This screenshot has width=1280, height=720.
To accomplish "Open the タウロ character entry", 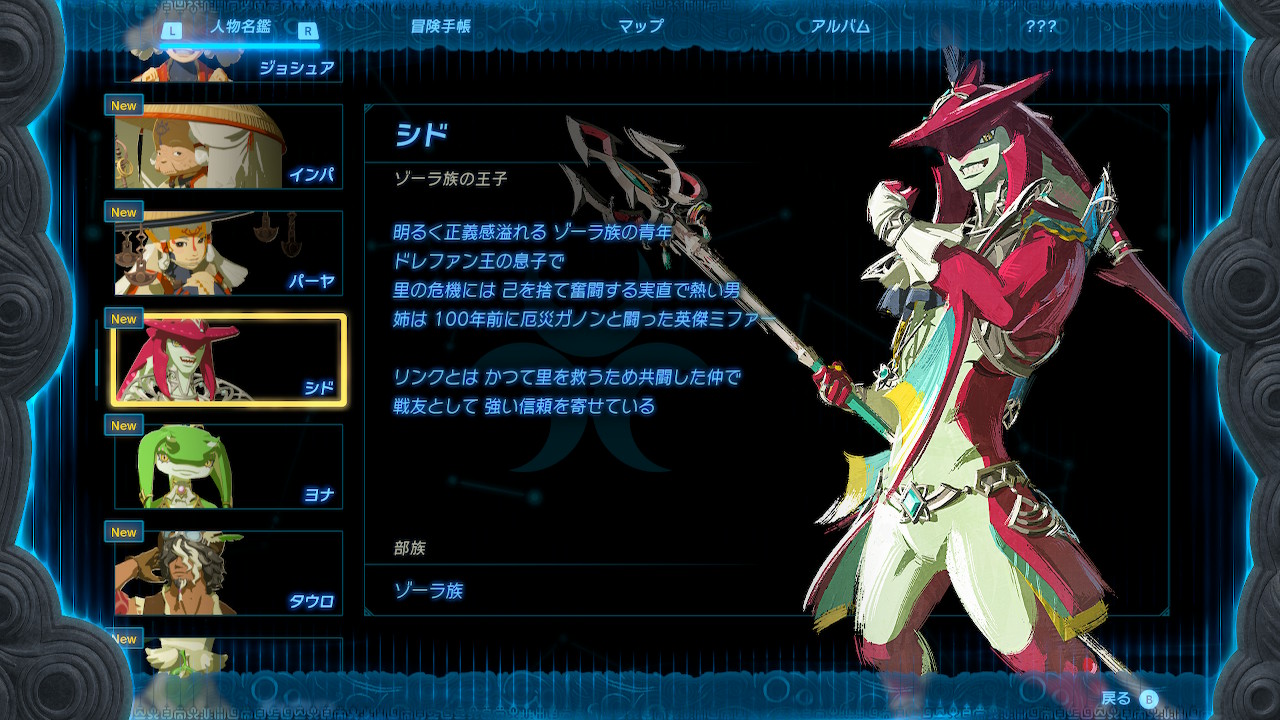I will (x=228, y=573).
